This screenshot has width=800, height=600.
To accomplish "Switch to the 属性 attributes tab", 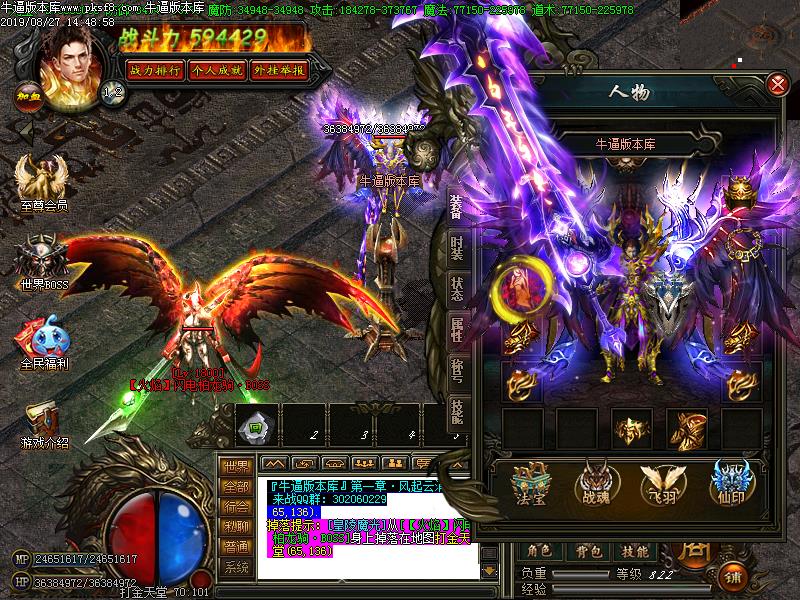I will (x=457, y=329).
